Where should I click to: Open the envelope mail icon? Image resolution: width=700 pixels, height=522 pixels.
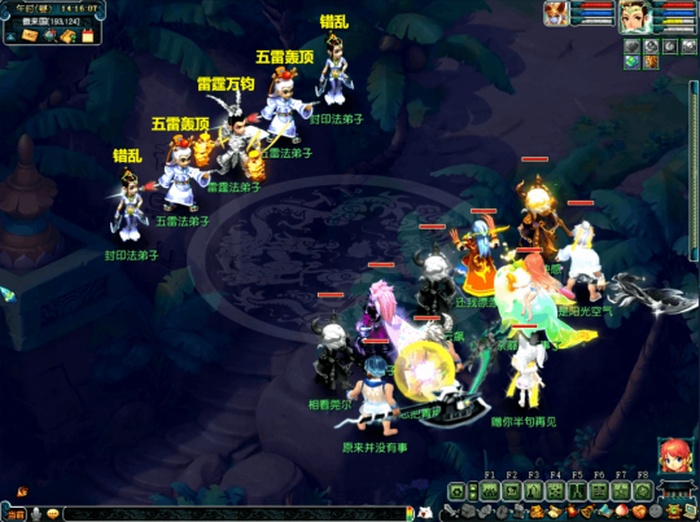point(30,36)
